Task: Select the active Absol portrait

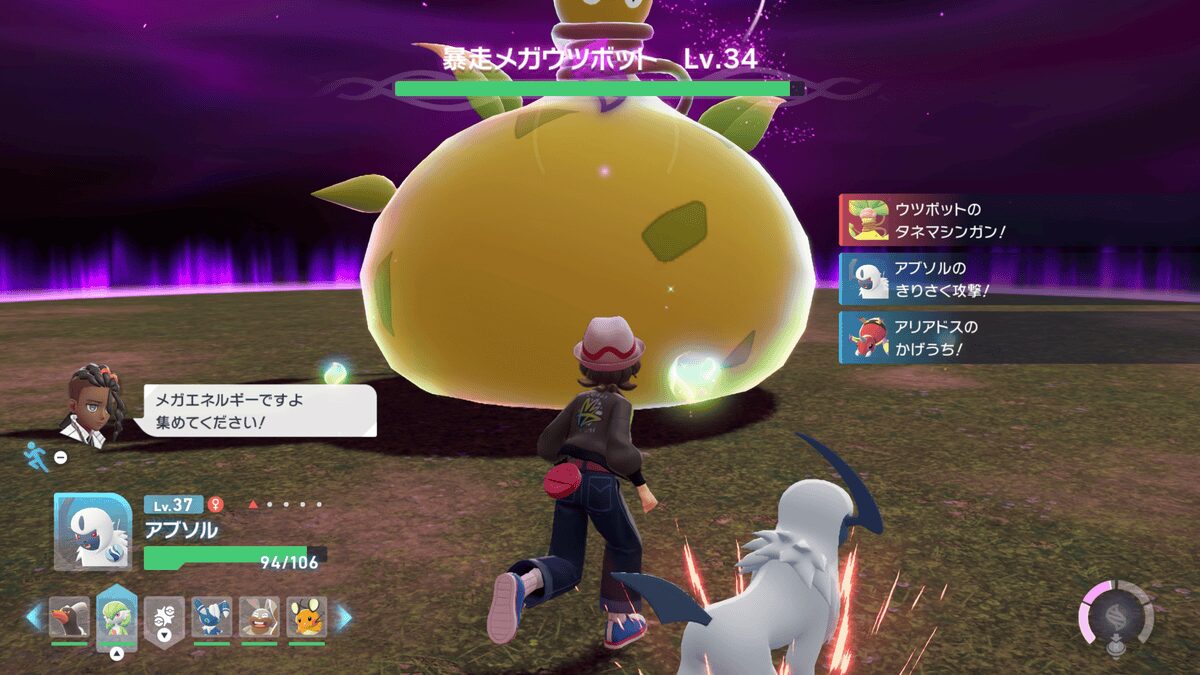Action: tap(93, 532)
